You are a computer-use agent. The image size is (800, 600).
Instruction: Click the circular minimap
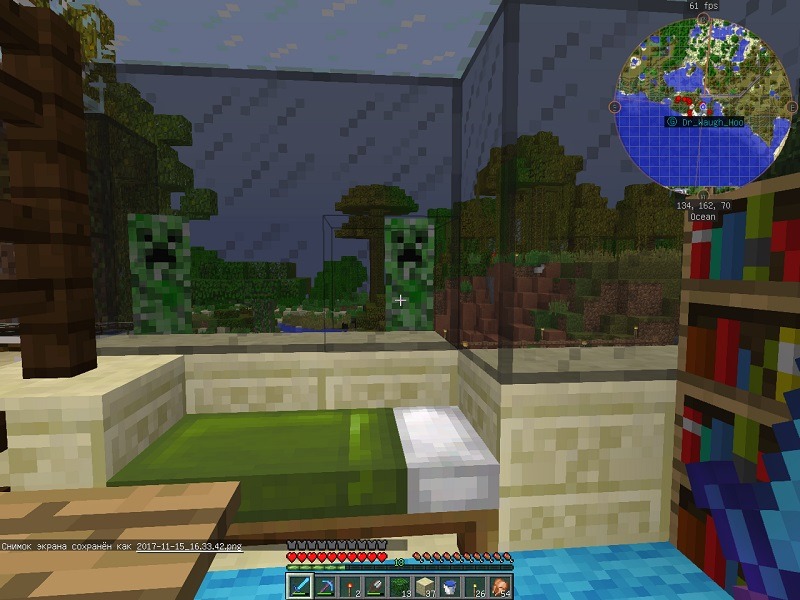point(701,105)
